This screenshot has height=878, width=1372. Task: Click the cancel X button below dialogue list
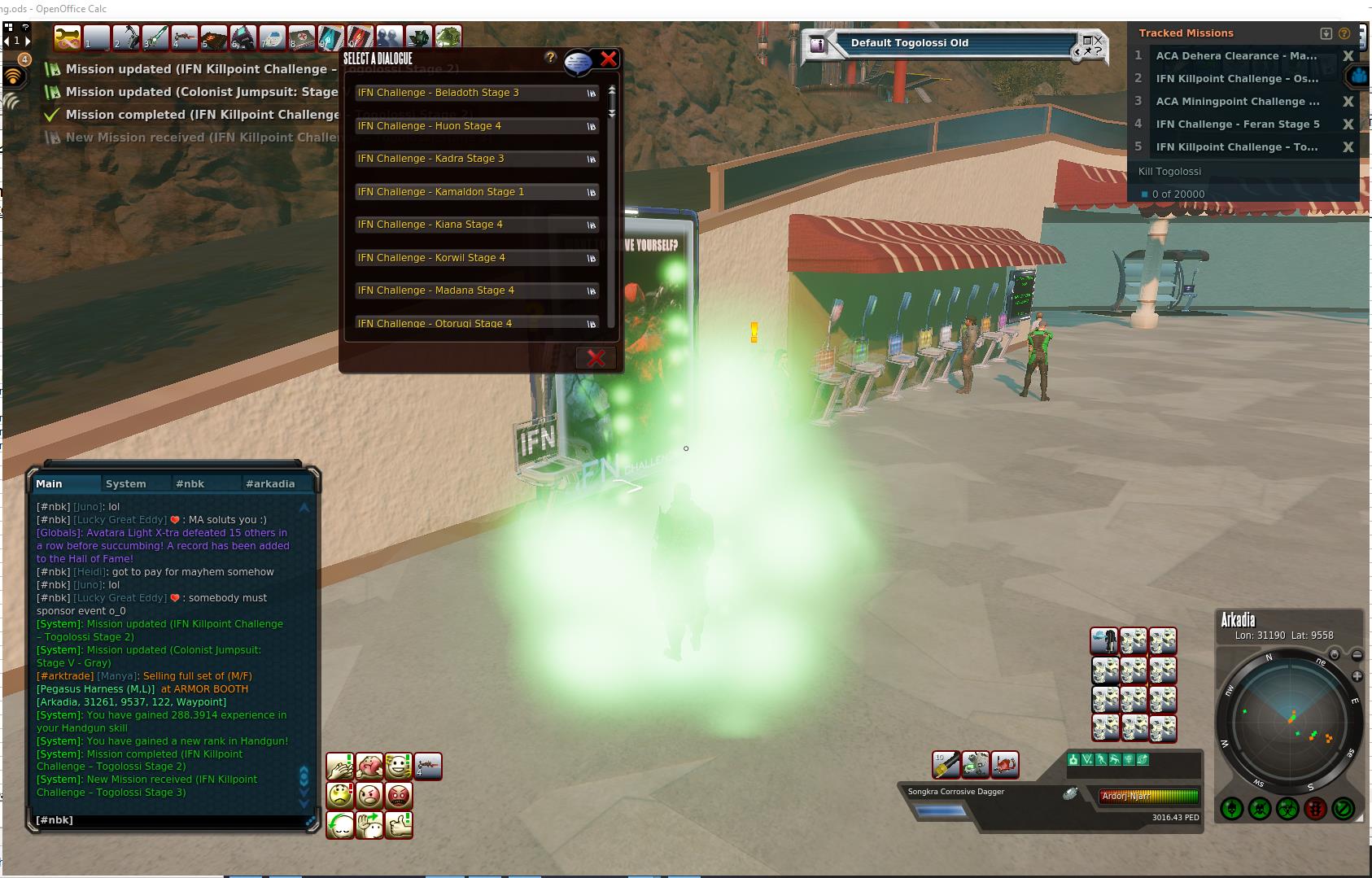pyautogui.click(x=596, y=358)
